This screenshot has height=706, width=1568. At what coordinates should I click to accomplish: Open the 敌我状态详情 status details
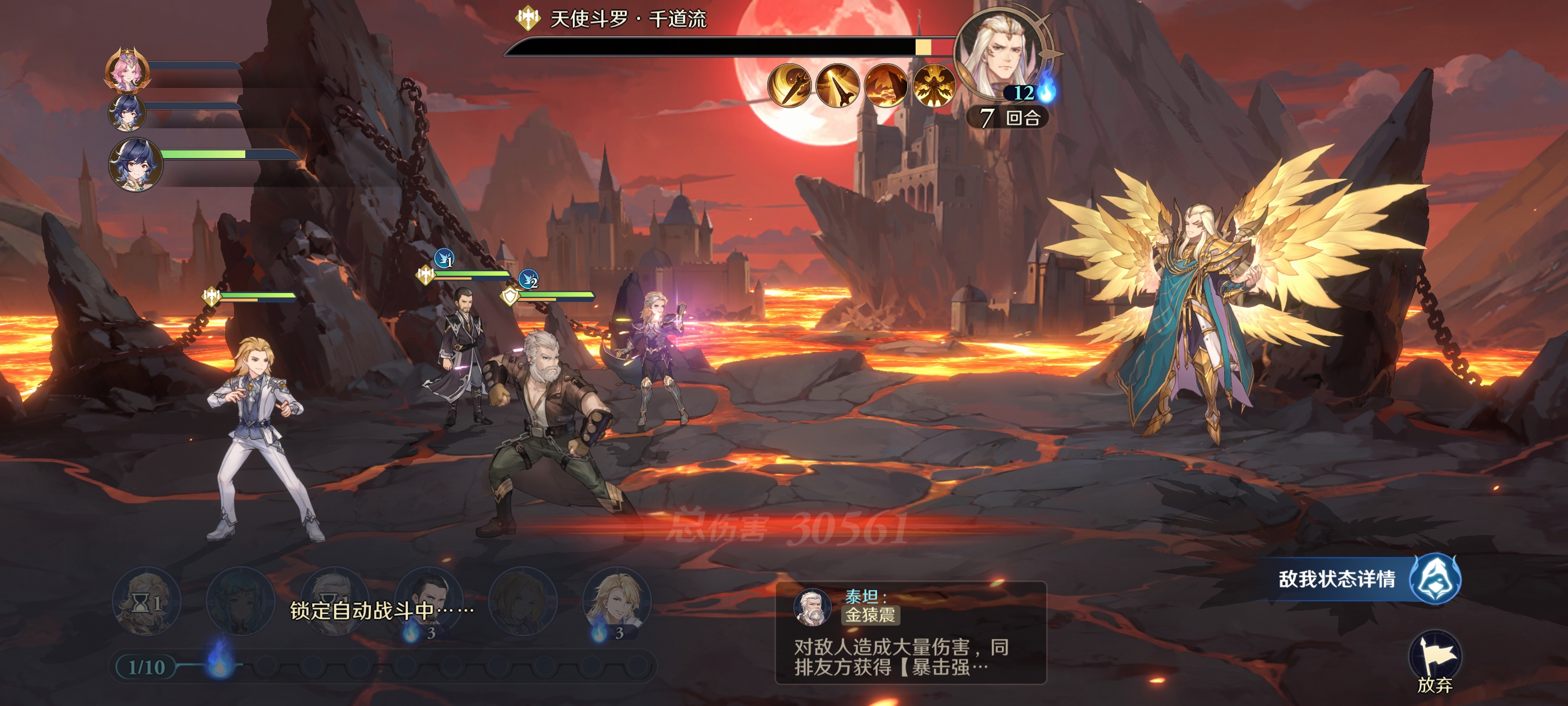tap(1364, 579)
